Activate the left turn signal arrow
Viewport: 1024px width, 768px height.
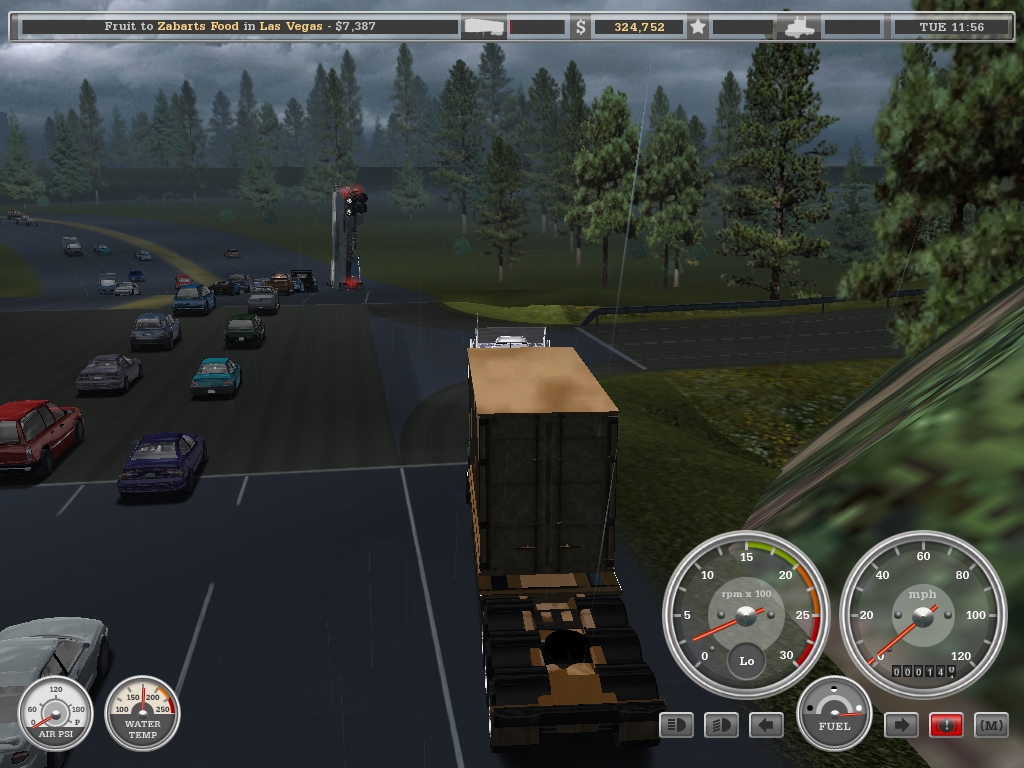766,725
